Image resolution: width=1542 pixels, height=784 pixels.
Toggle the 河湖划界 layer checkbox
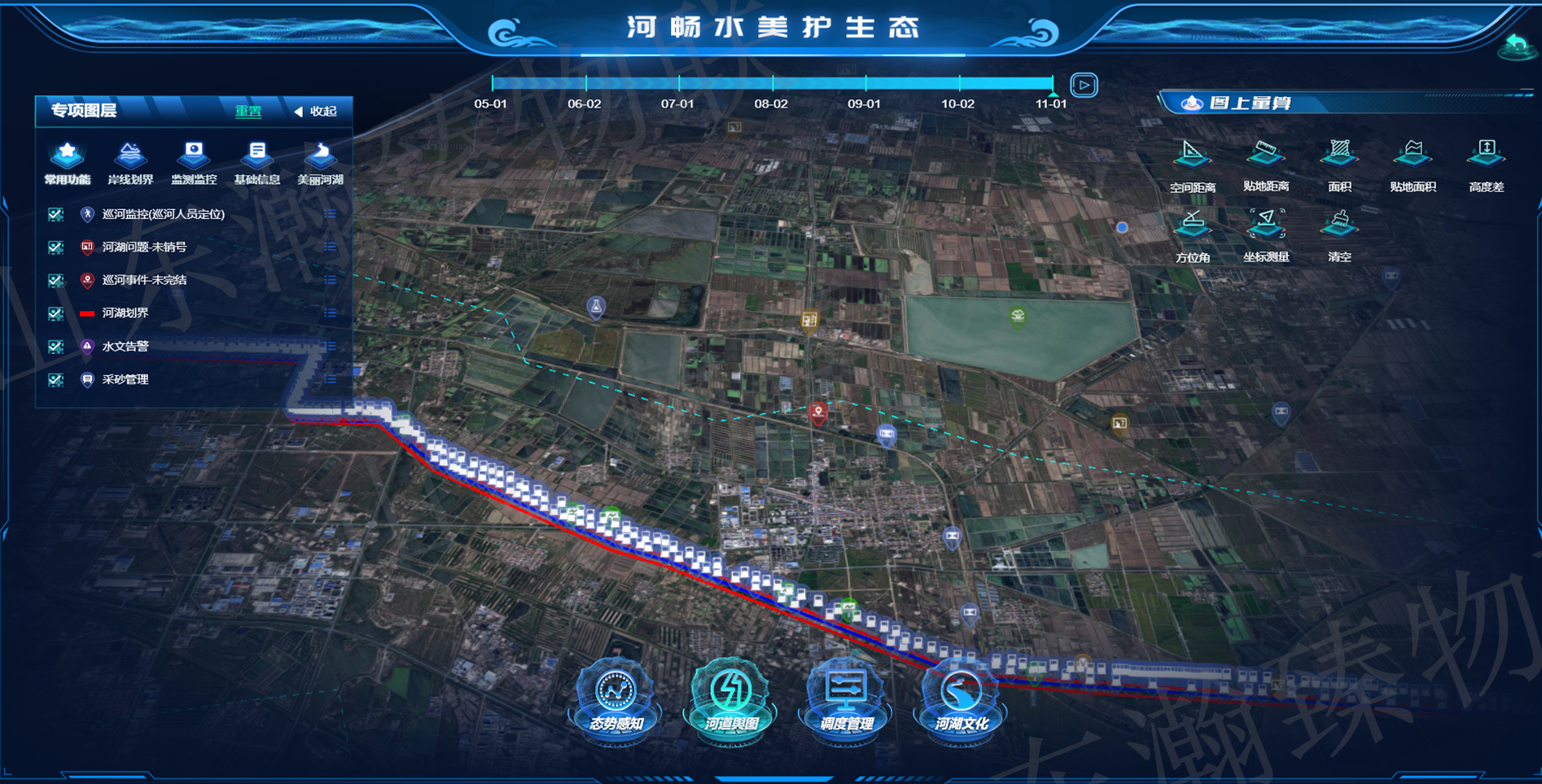(55, 313)
